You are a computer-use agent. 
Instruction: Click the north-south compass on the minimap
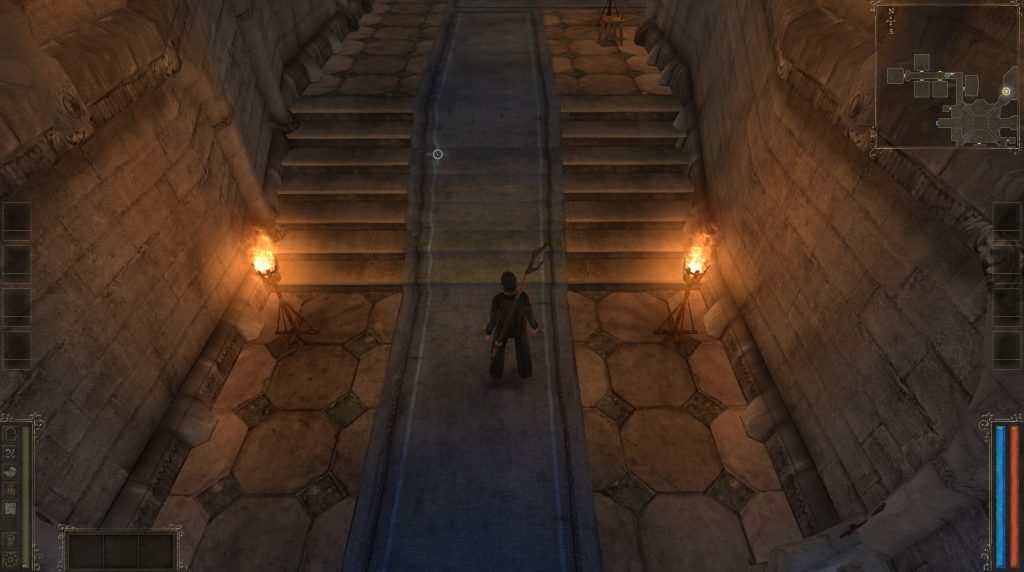coord(890,19)
